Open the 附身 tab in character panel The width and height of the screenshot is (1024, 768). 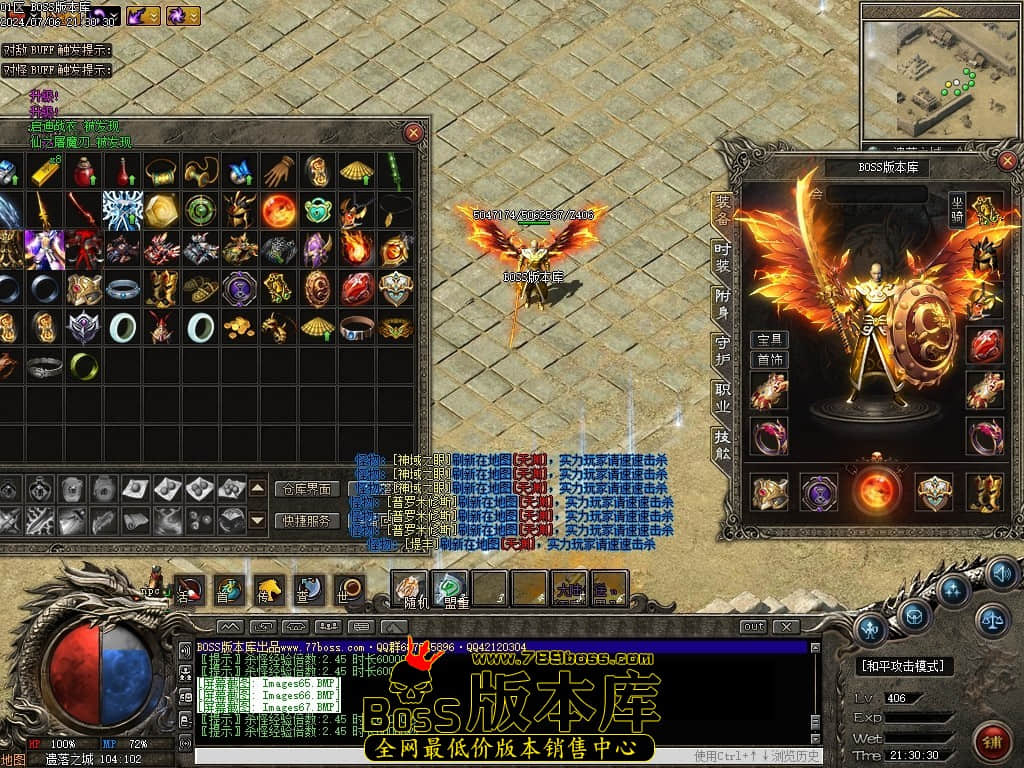click(x=722, y=303)
